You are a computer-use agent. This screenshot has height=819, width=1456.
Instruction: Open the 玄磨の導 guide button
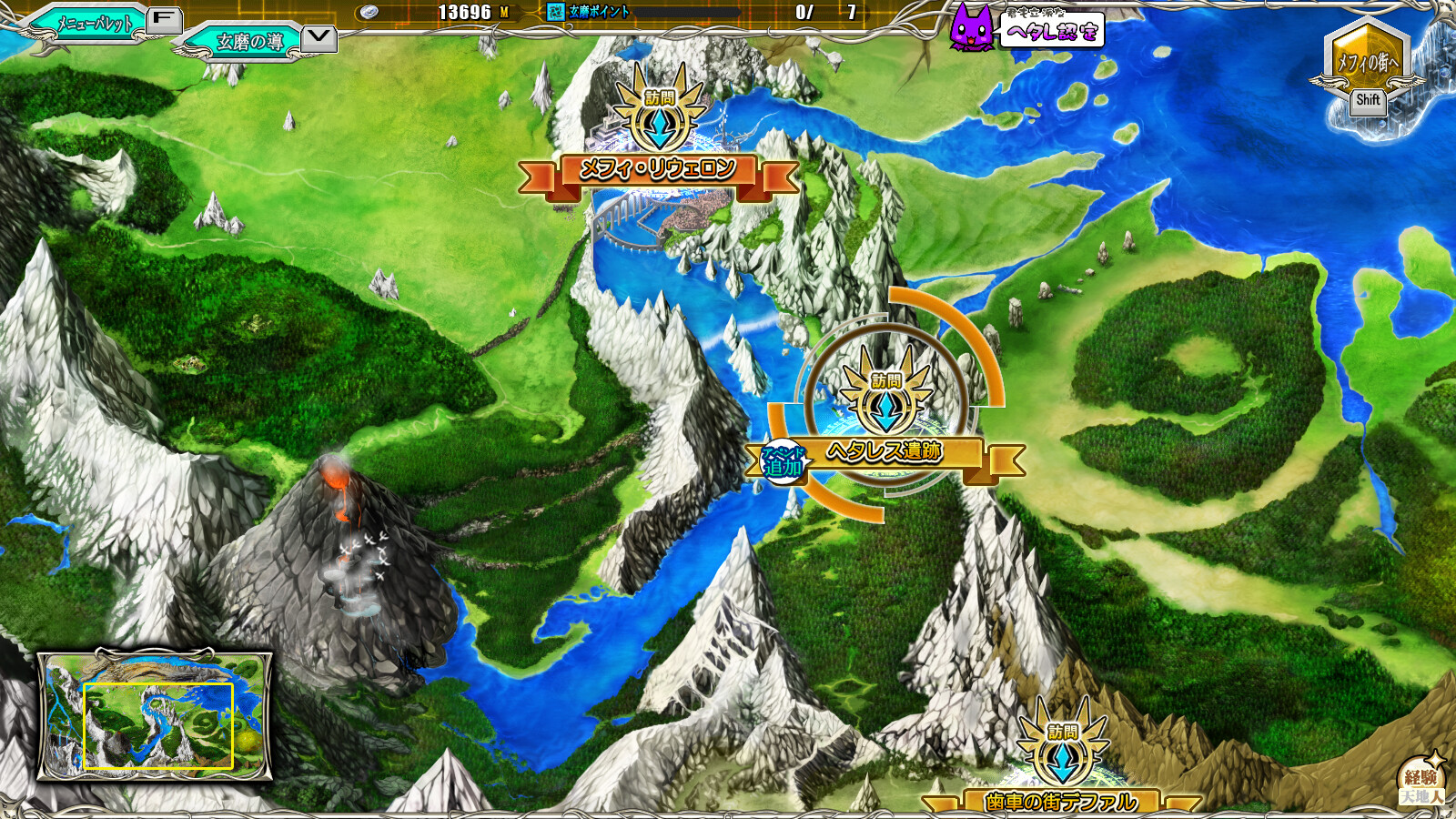point(249,42)
